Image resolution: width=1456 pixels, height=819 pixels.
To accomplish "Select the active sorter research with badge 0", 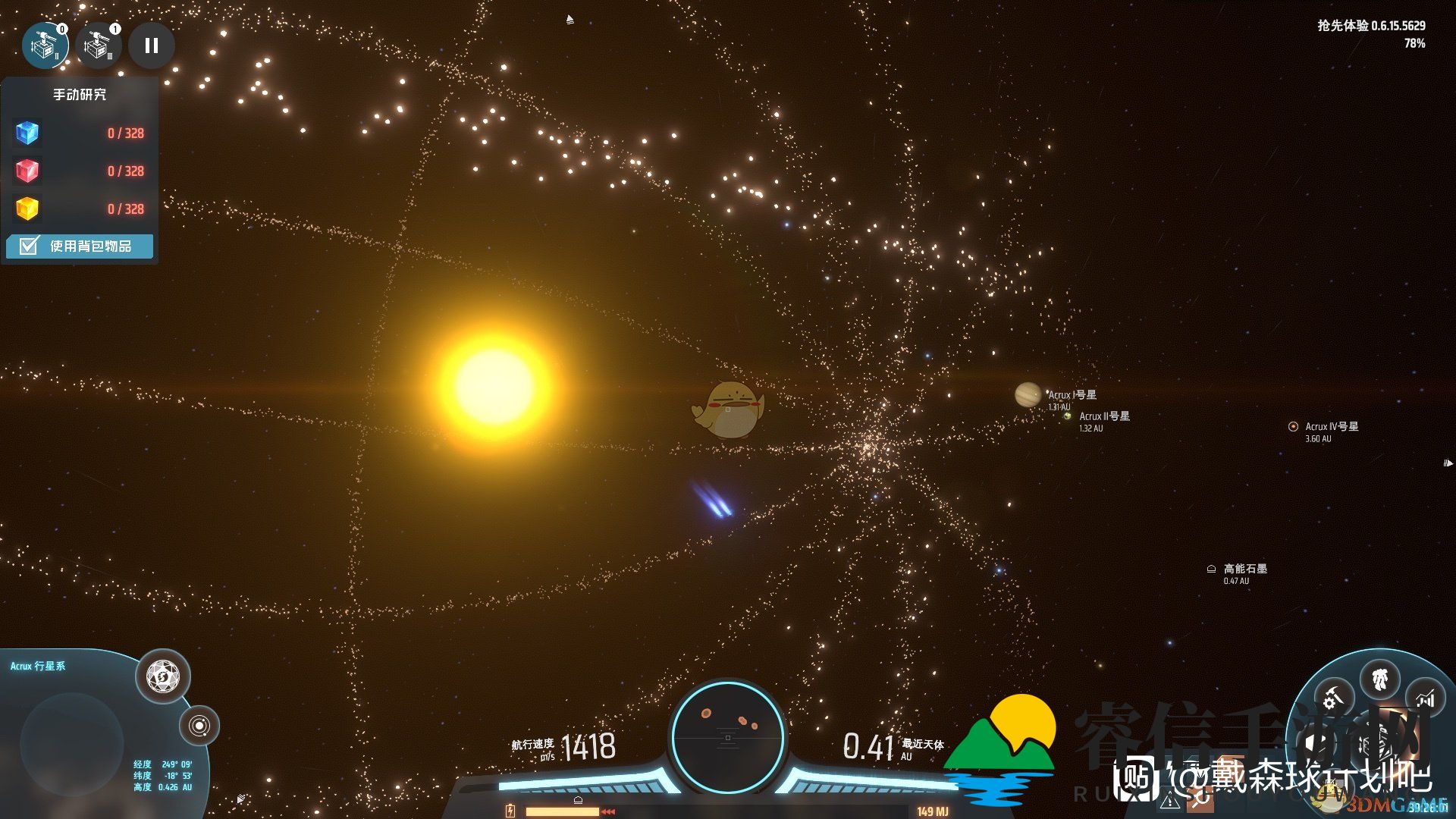I will coord(45,45).
